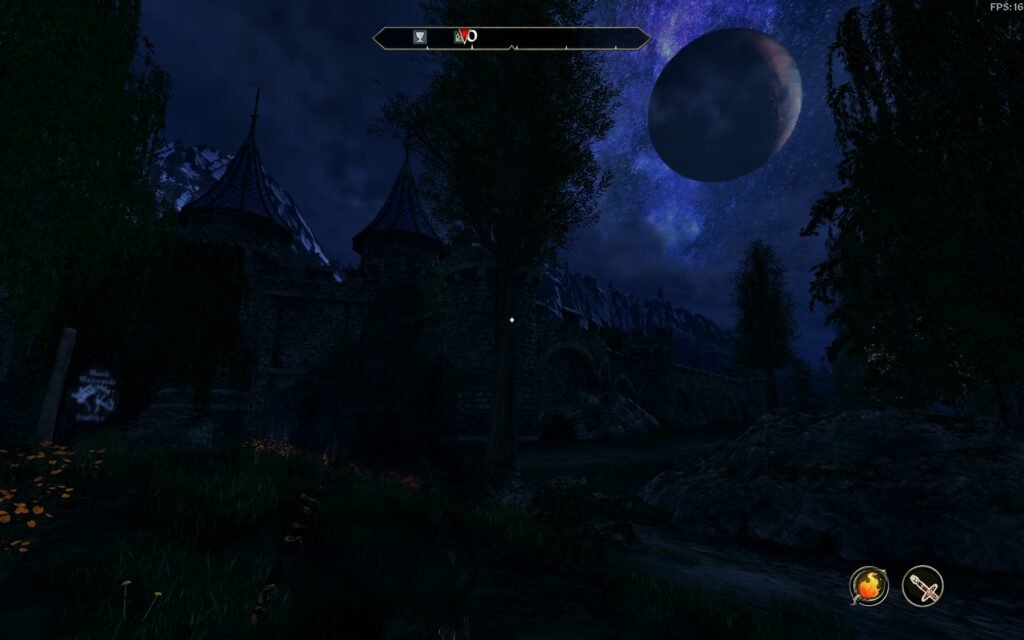1024x640 pixels.
Task: Click the red arrow marker on the compass
Action: [x=463, y=37]
